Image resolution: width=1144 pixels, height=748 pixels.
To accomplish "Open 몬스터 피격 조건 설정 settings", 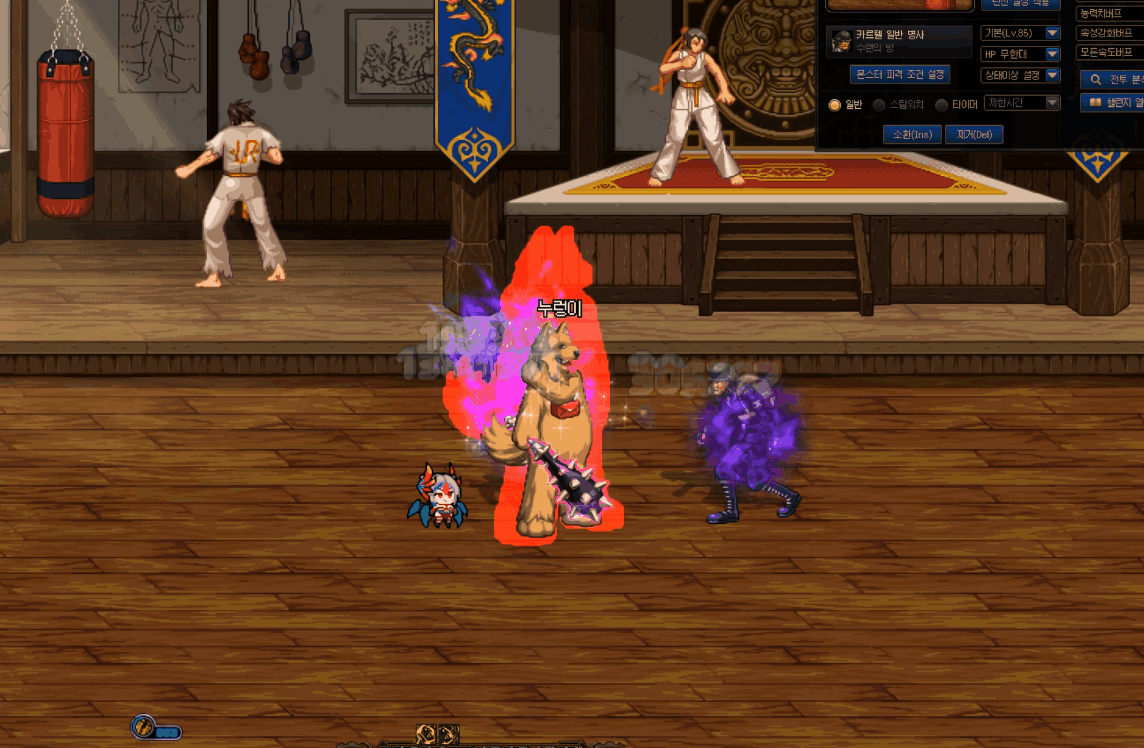I will tap(899, 75).
